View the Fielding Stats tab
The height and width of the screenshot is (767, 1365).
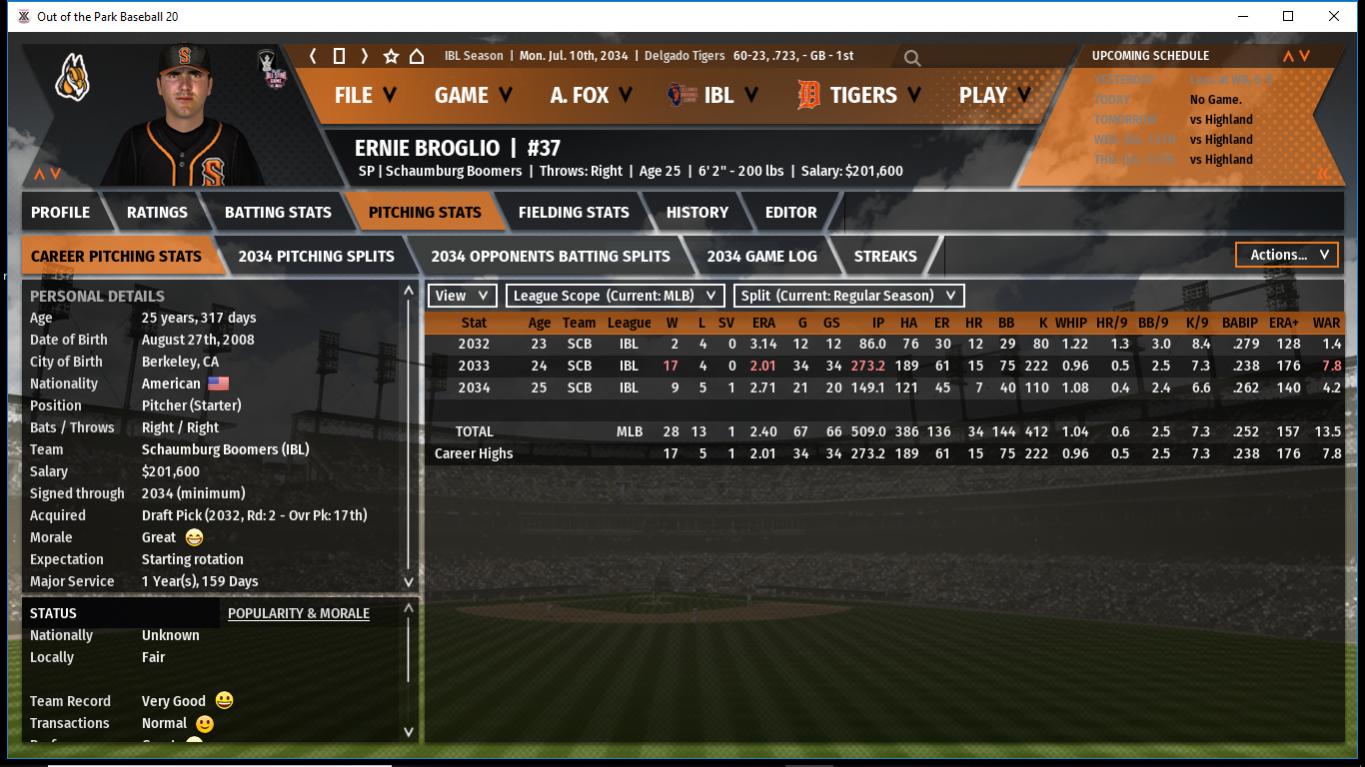(573, 212)
